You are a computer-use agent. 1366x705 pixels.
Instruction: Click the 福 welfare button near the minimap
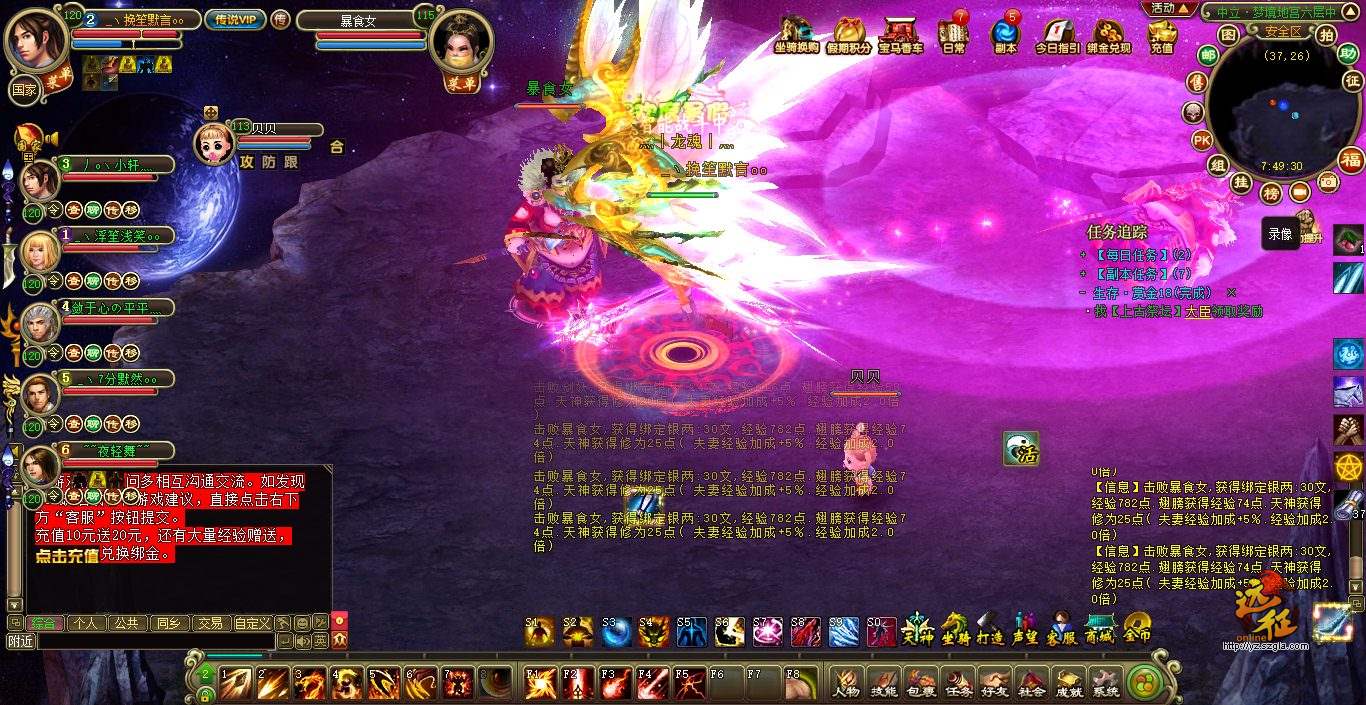[x=1351, y=160]
